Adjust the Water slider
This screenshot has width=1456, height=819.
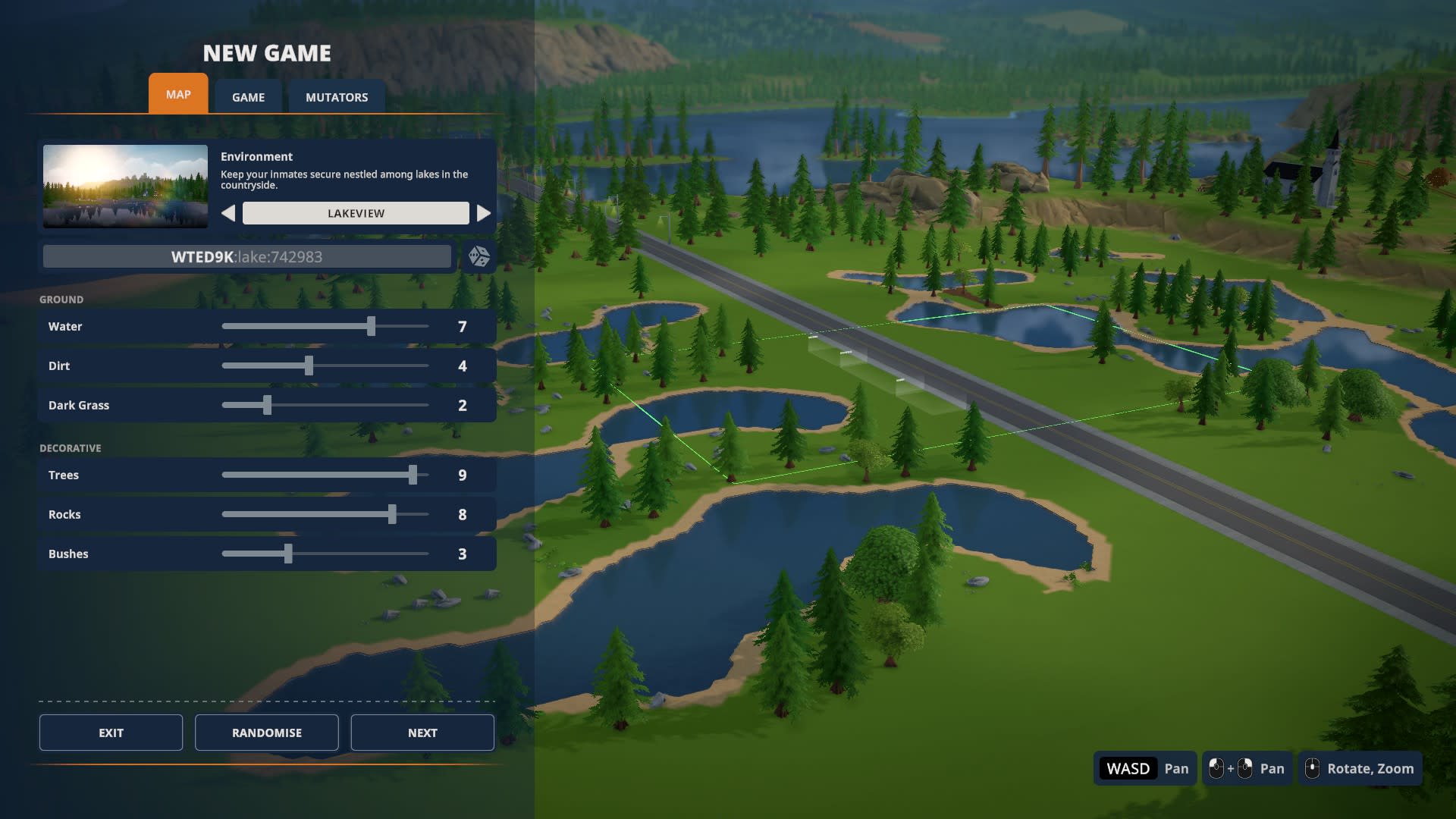click(x=371, y=326)
